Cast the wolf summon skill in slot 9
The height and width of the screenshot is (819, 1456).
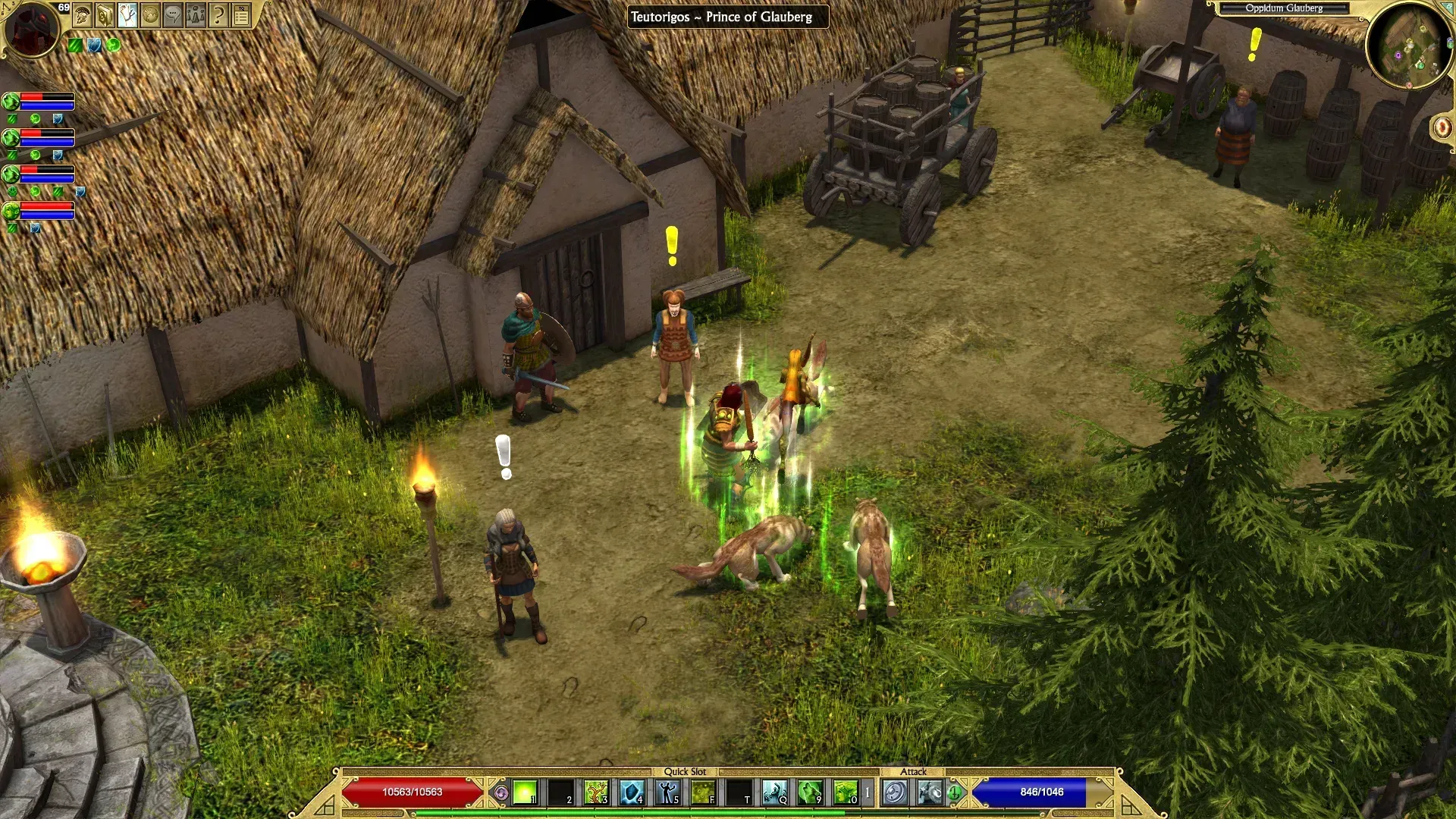(810, 792)
